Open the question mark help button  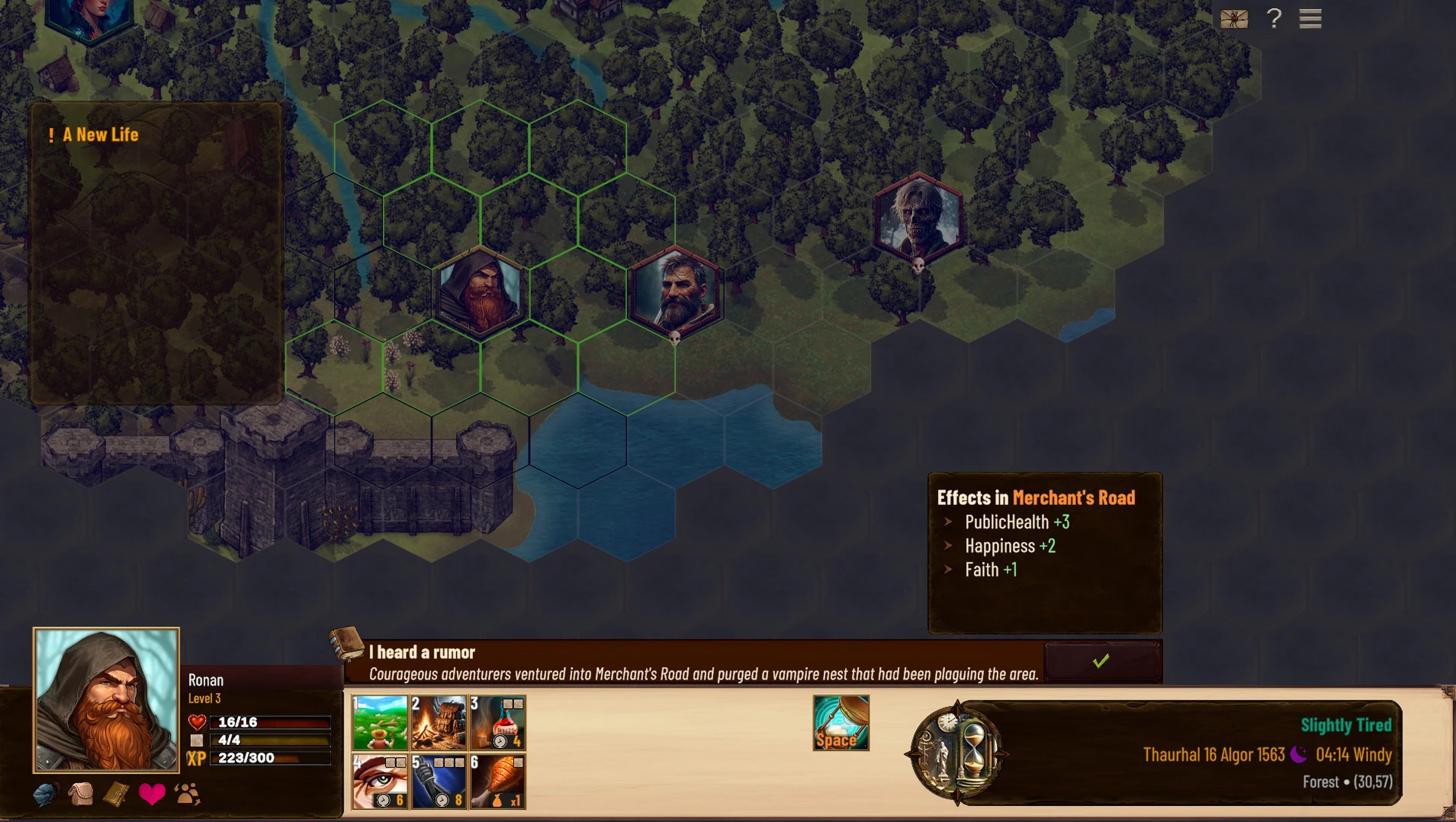[1274, 18]
